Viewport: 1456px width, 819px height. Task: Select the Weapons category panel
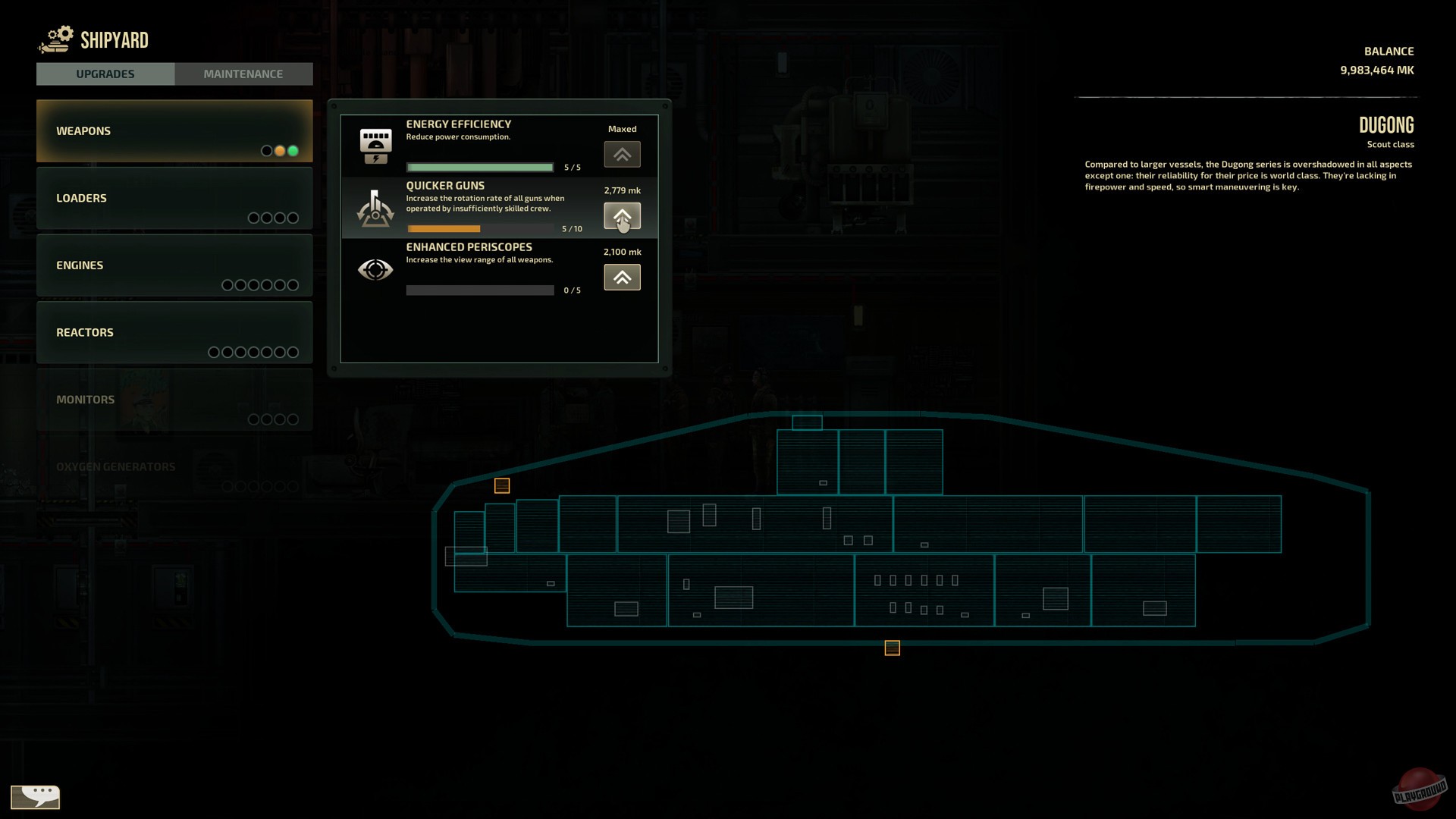[174, 130]
